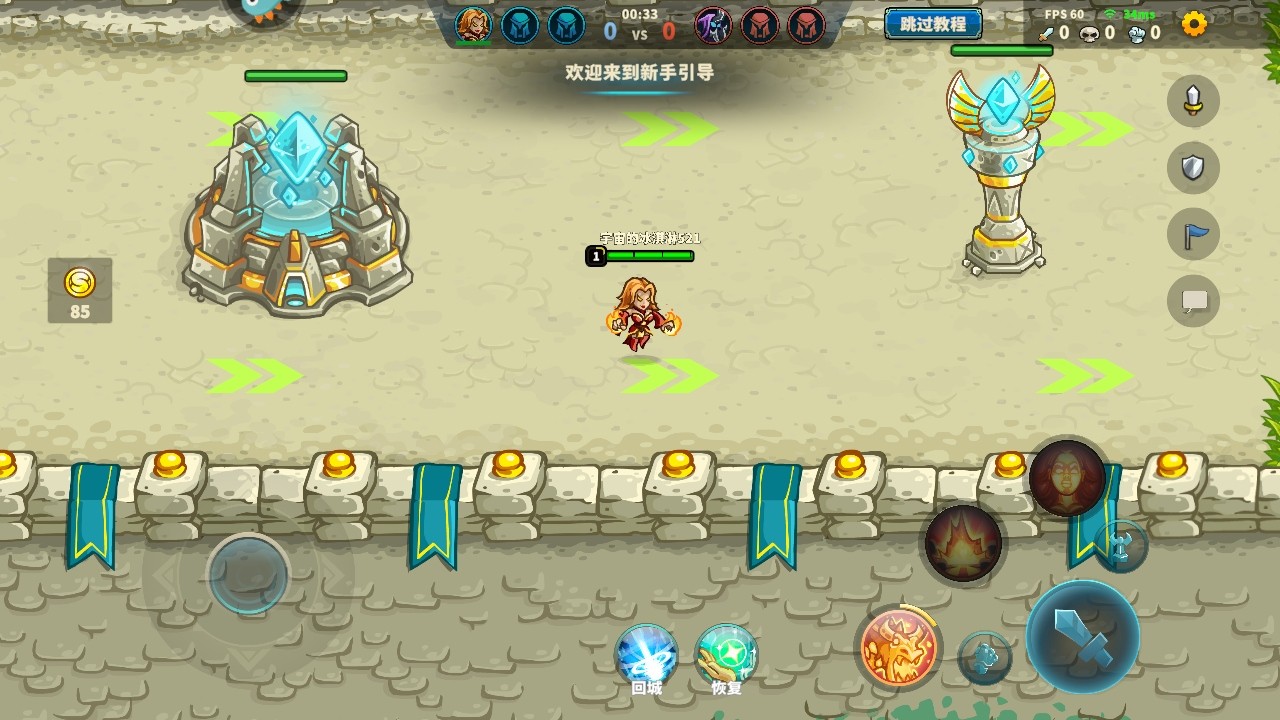Tap the small blue fist minion-target button
This screenshot has width=1280, height=720.
point(985,658)
